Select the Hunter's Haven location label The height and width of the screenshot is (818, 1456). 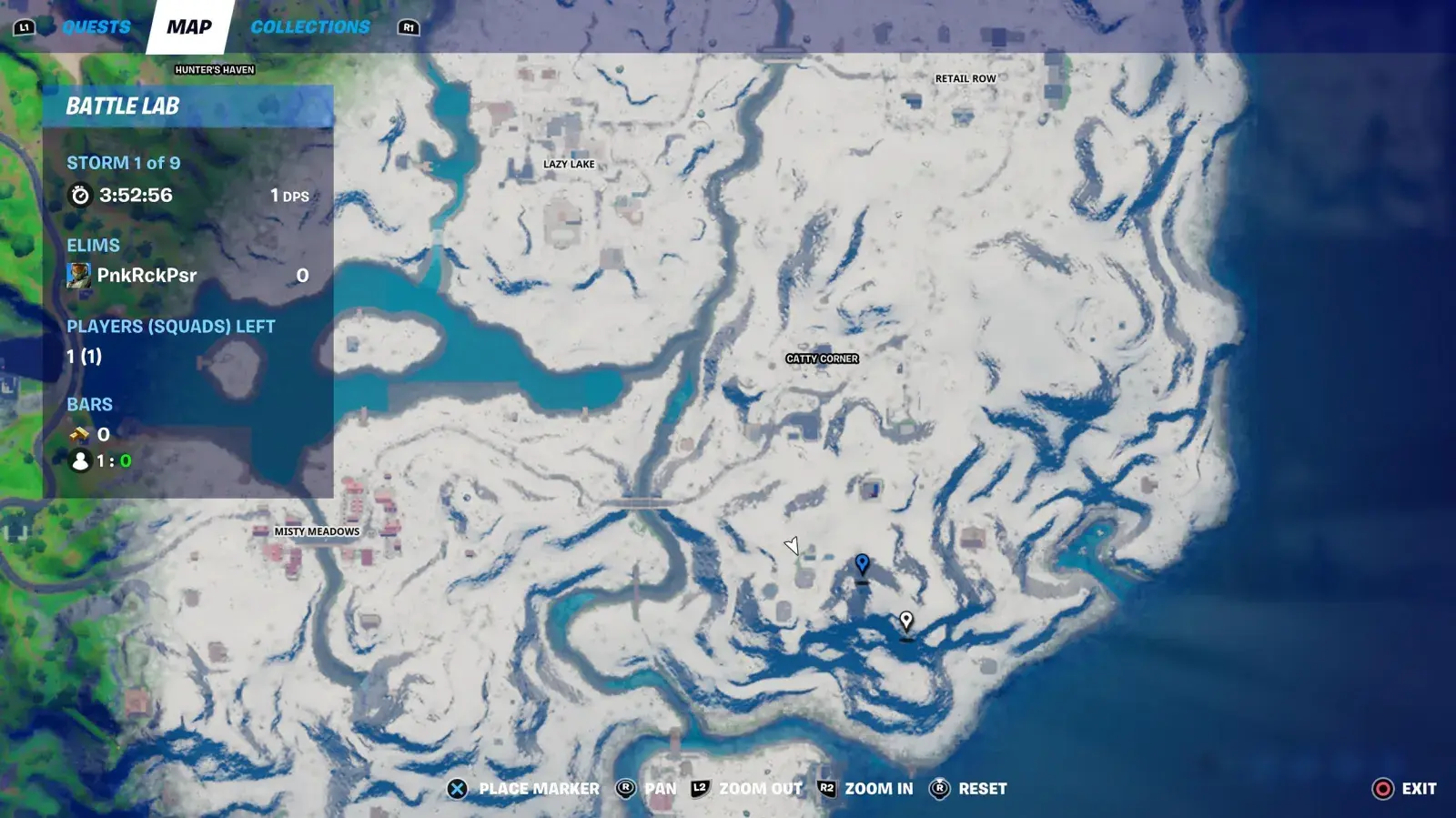point(215,70)
